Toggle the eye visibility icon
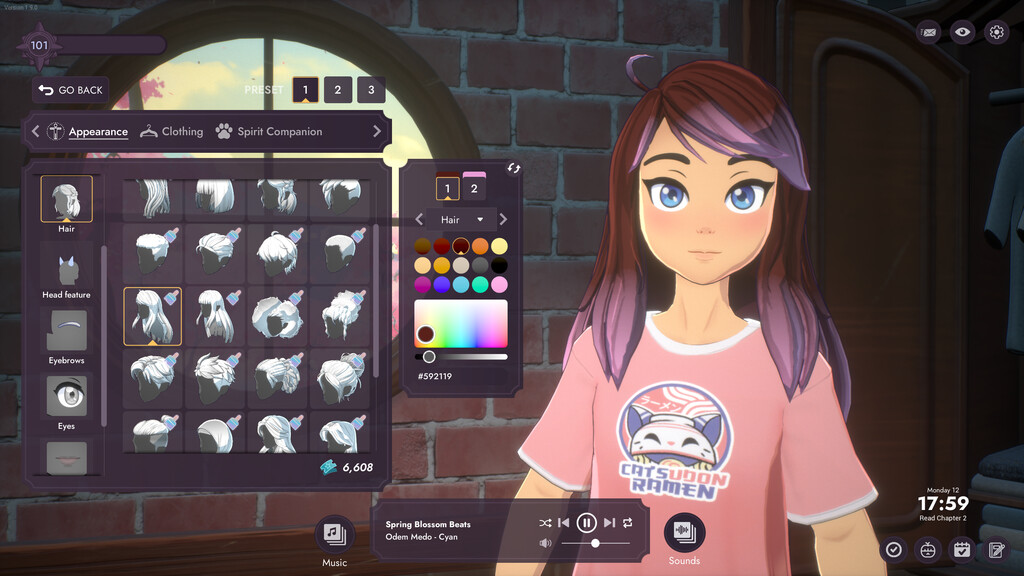The height and width of the screenshot is (576, 1024). click(x=962, y=32)
